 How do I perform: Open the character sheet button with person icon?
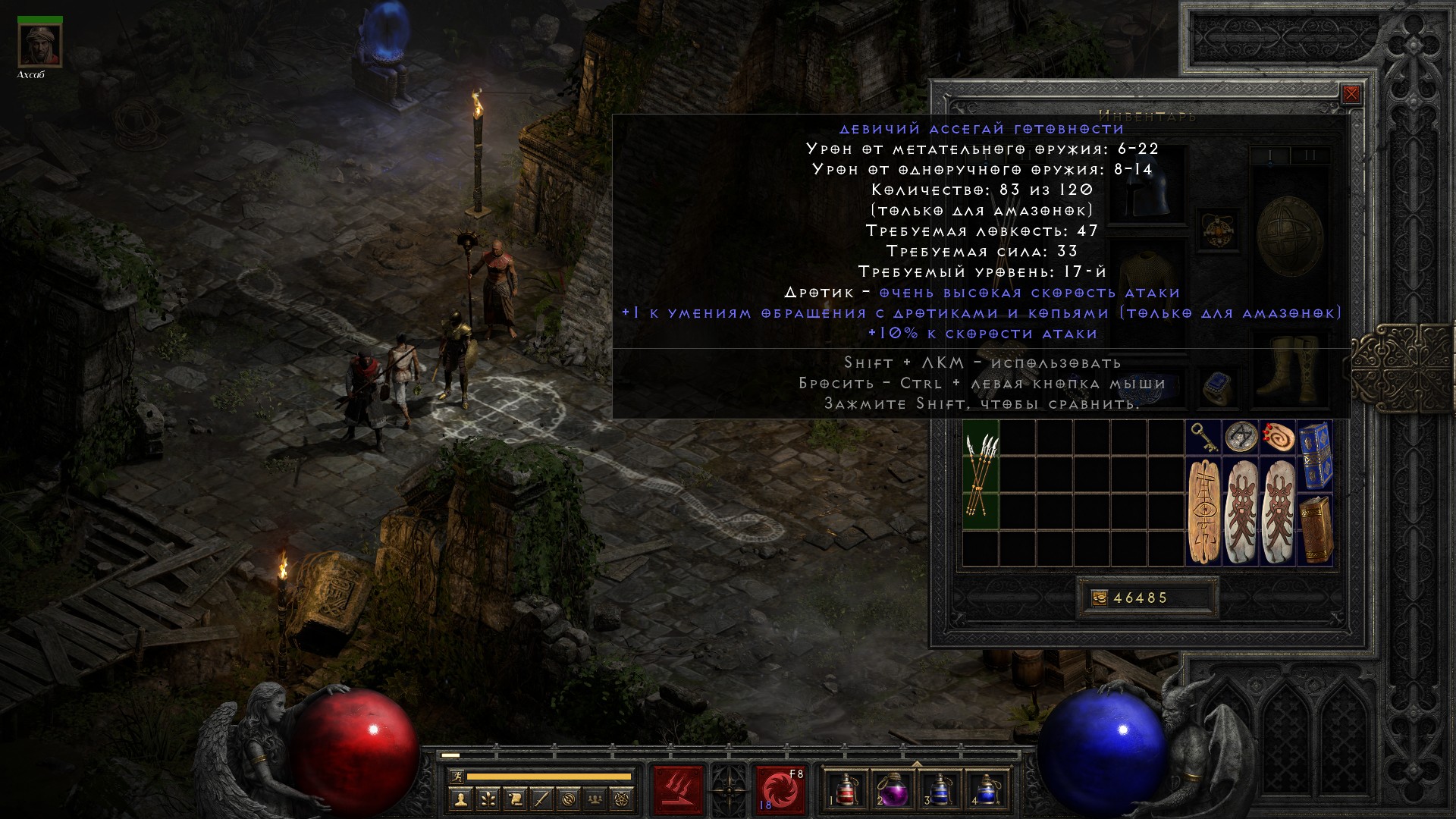pos(460,799)
